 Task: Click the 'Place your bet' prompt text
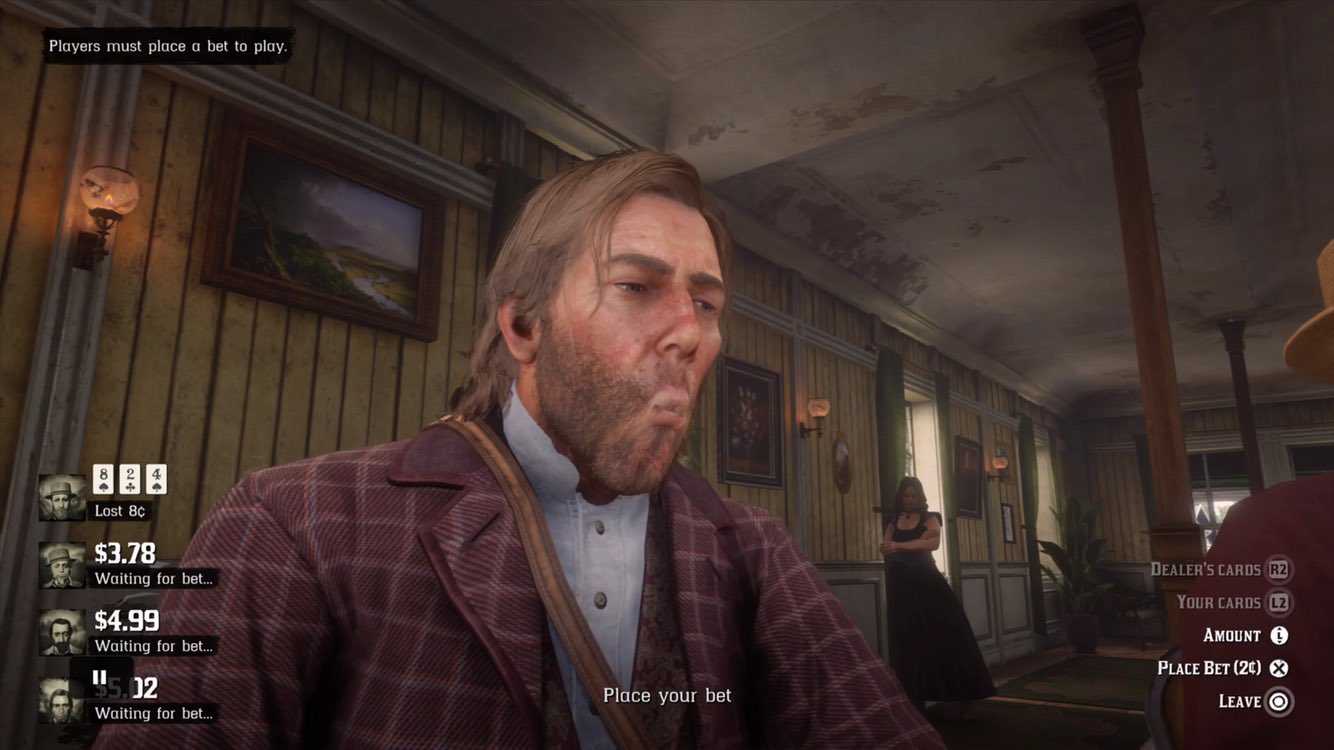(x=667, y=694)
